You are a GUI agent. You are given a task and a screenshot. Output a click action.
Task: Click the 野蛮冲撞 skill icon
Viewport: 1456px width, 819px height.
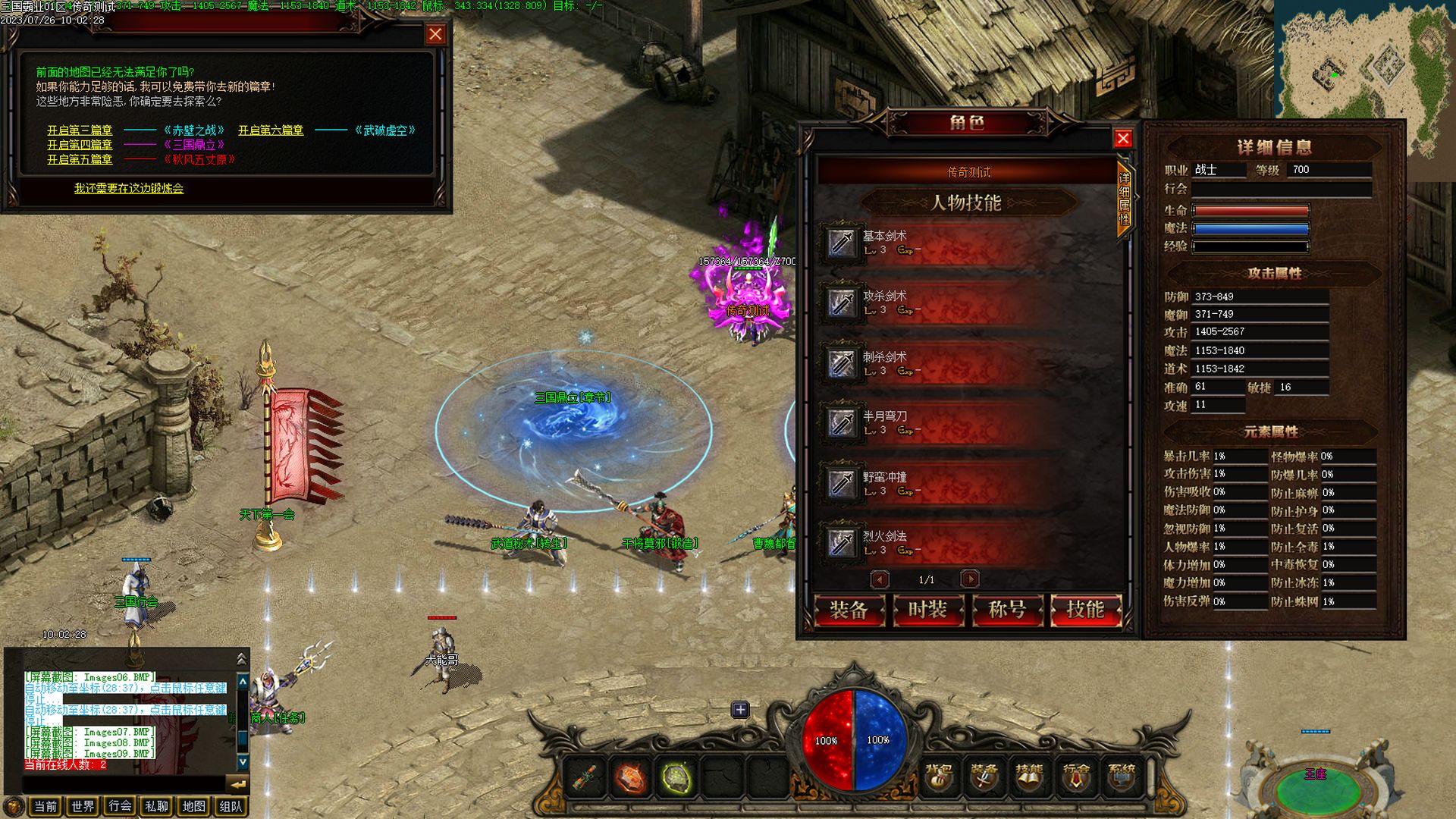[842, 483]
